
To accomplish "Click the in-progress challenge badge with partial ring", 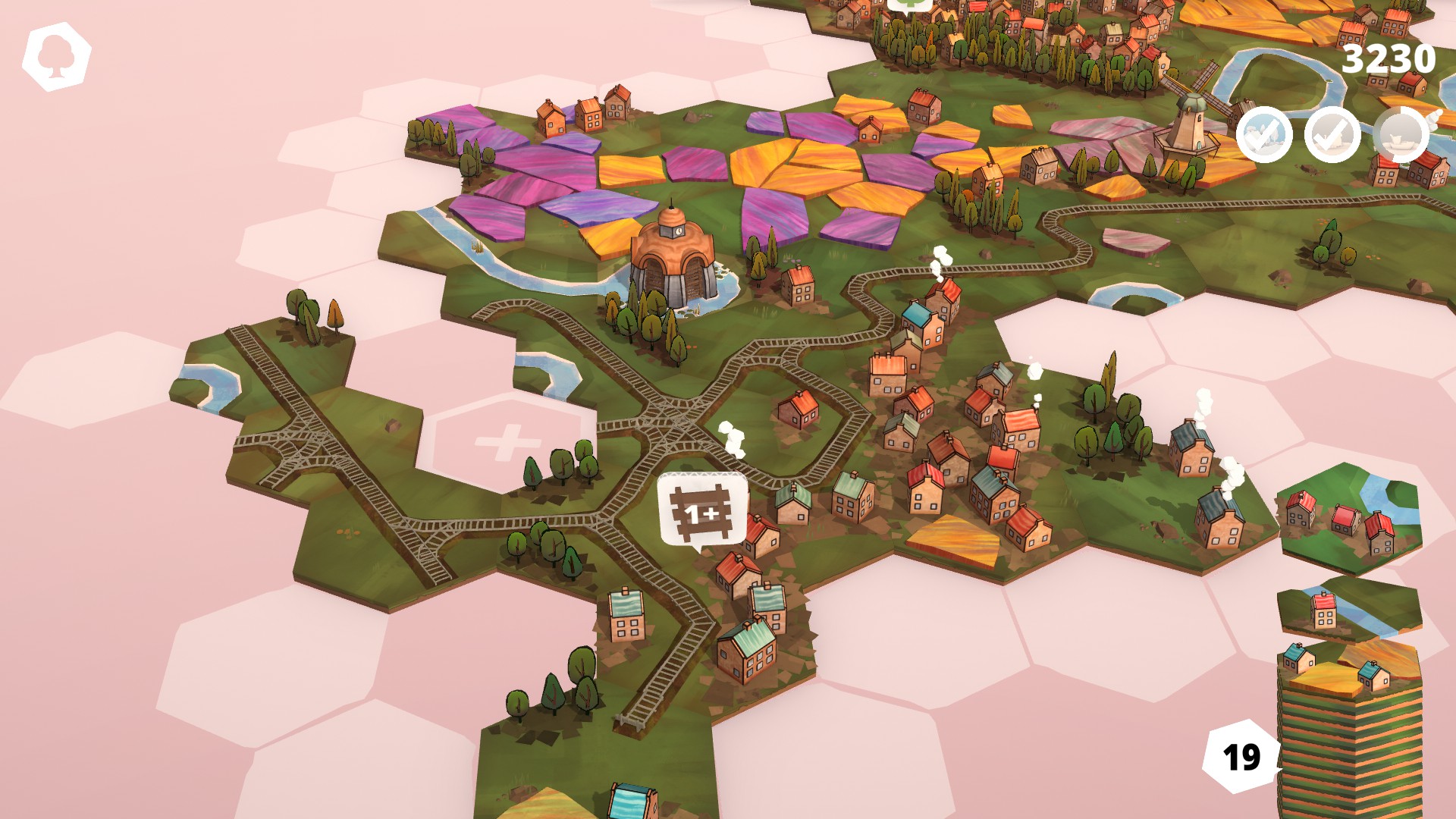I will 1401,135.
